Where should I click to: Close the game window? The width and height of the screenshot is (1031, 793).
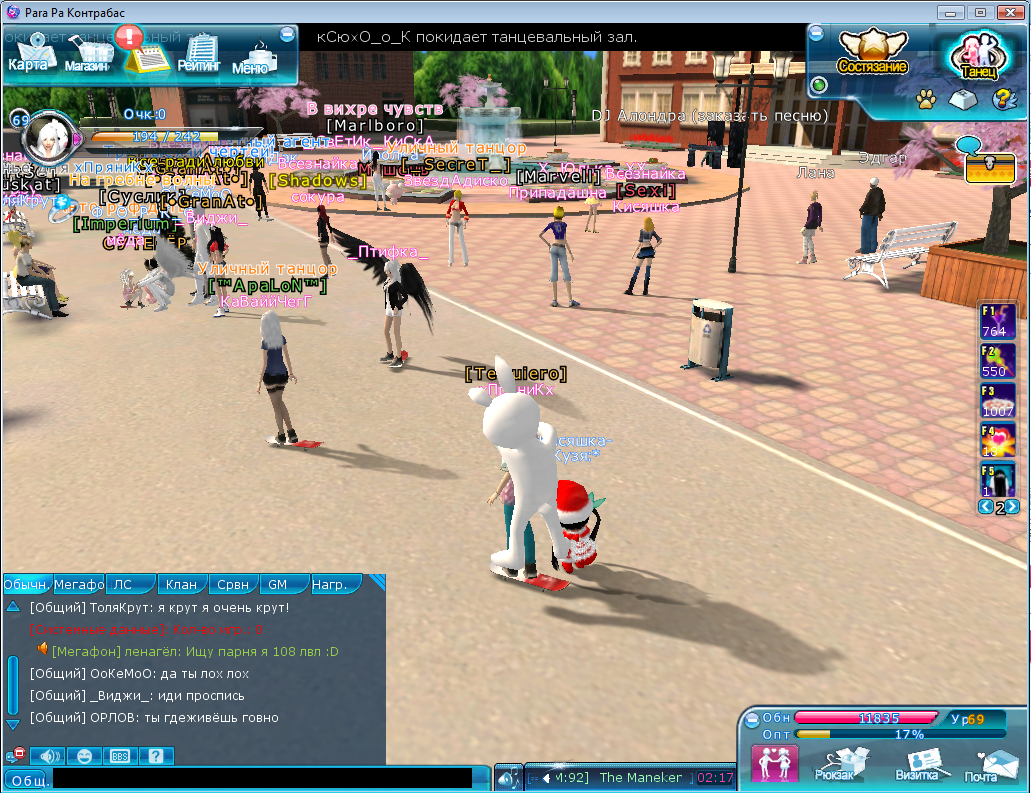click(x=1005, y=12)
